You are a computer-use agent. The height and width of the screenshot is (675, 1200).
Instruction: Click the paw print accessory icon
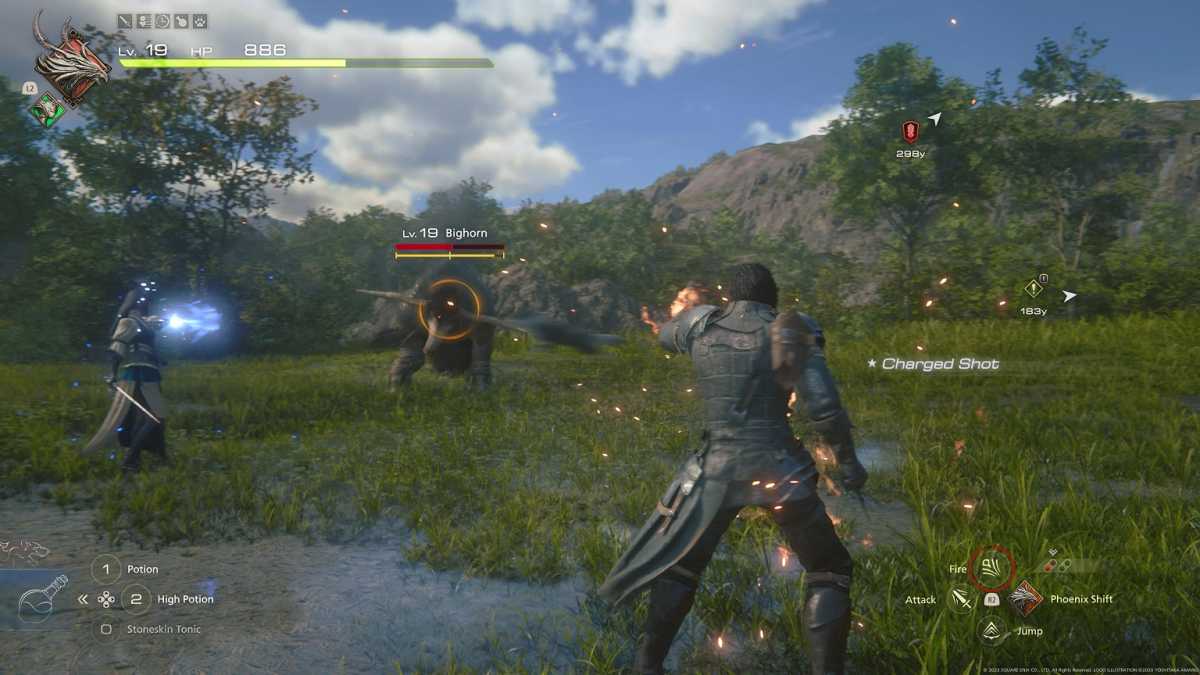[200, 20]
